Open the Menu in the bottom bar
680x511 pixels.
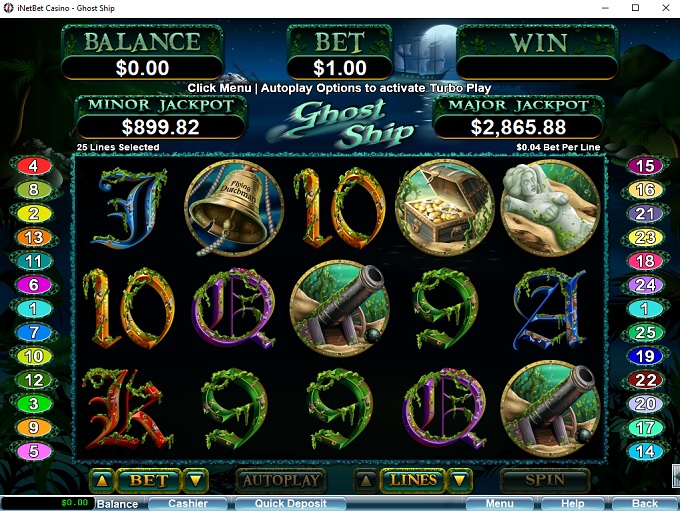click(499, 504)
